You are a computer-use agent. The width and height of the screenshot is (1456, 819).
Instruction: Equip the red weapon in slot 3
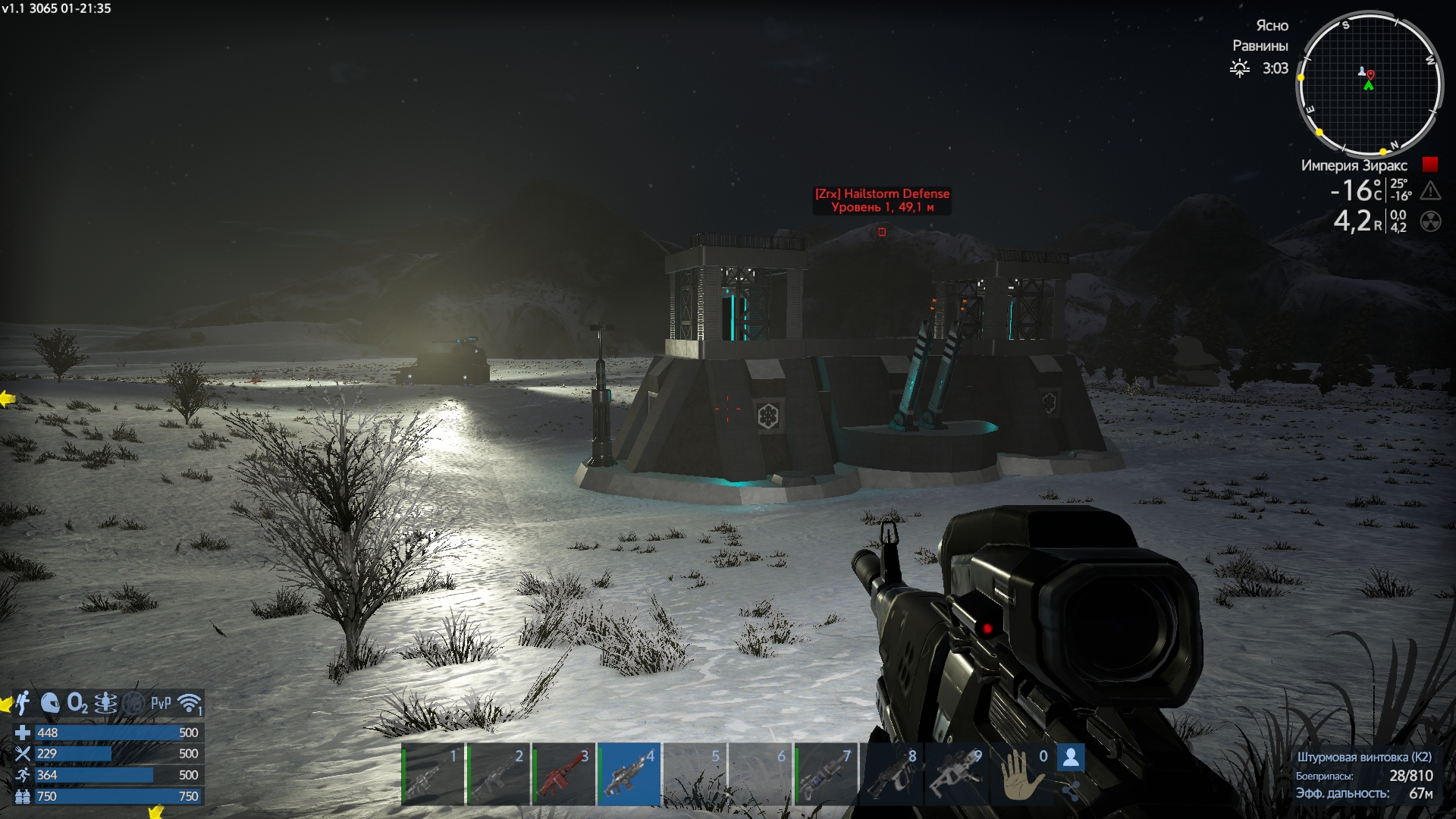point(563,774)
